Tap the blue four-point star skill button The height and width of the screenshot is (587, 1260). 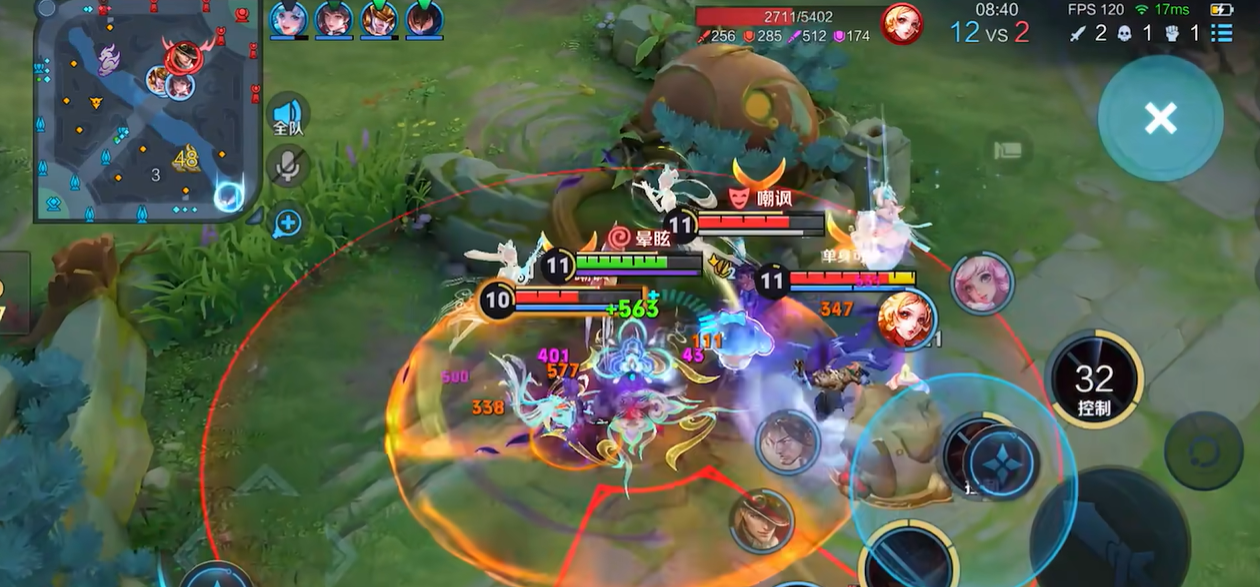point(1001,464)
